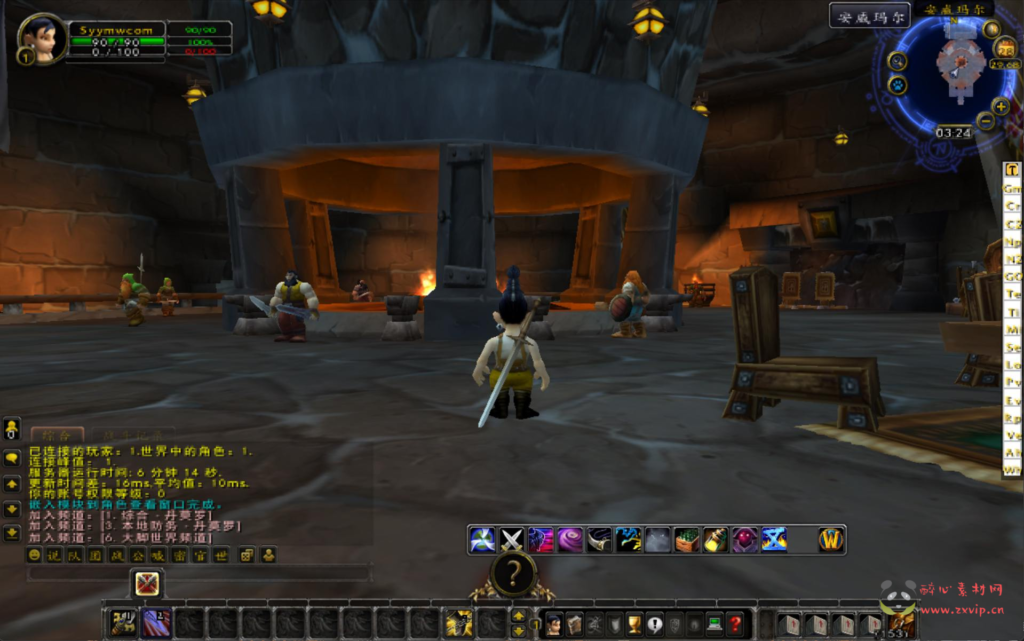Open the WoW logo button
The image size is (1024, 641).
[x=830, y=540]
